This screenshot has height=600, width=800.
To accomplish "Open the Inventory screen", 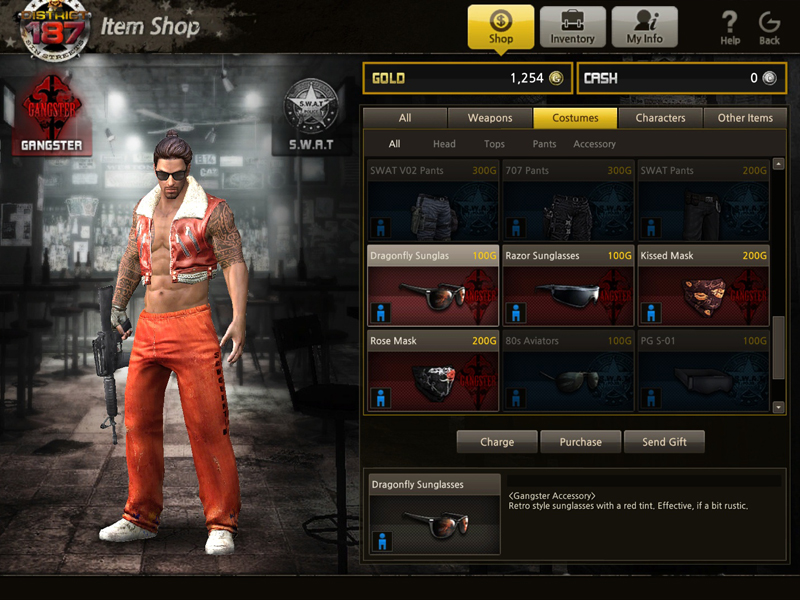I will point(572,27).
